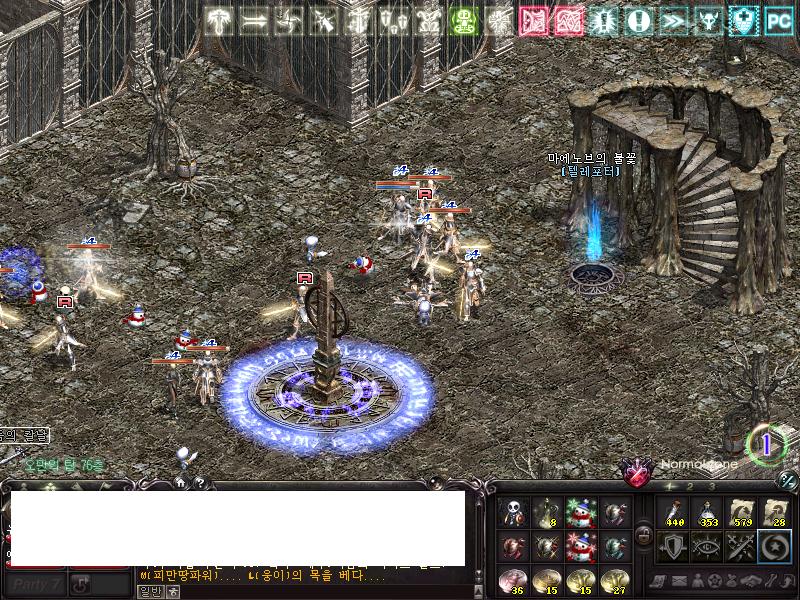
Task: Click the exclamation mark alert icon
Action: [638, 21]
